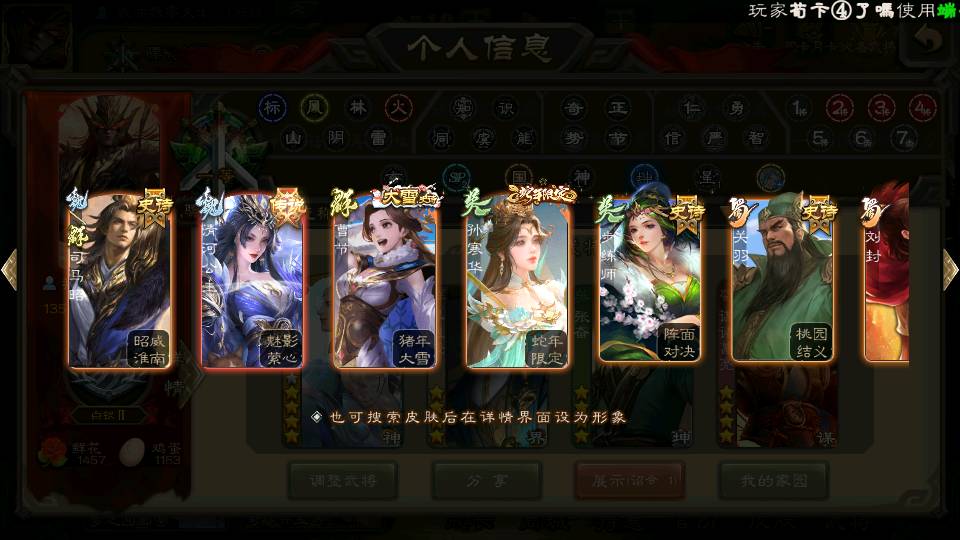The height and width of the screenshot is (540, 960).
Task: Pick the 曹节 猪年大雪 skin card
Action: point(385,279)
